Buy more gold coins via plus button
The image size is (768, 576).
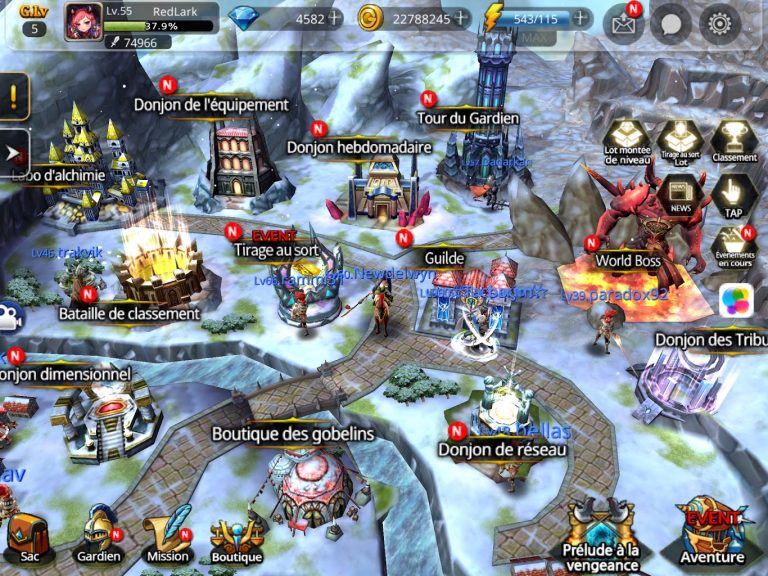pyautogui.click(x=460, y=18)
